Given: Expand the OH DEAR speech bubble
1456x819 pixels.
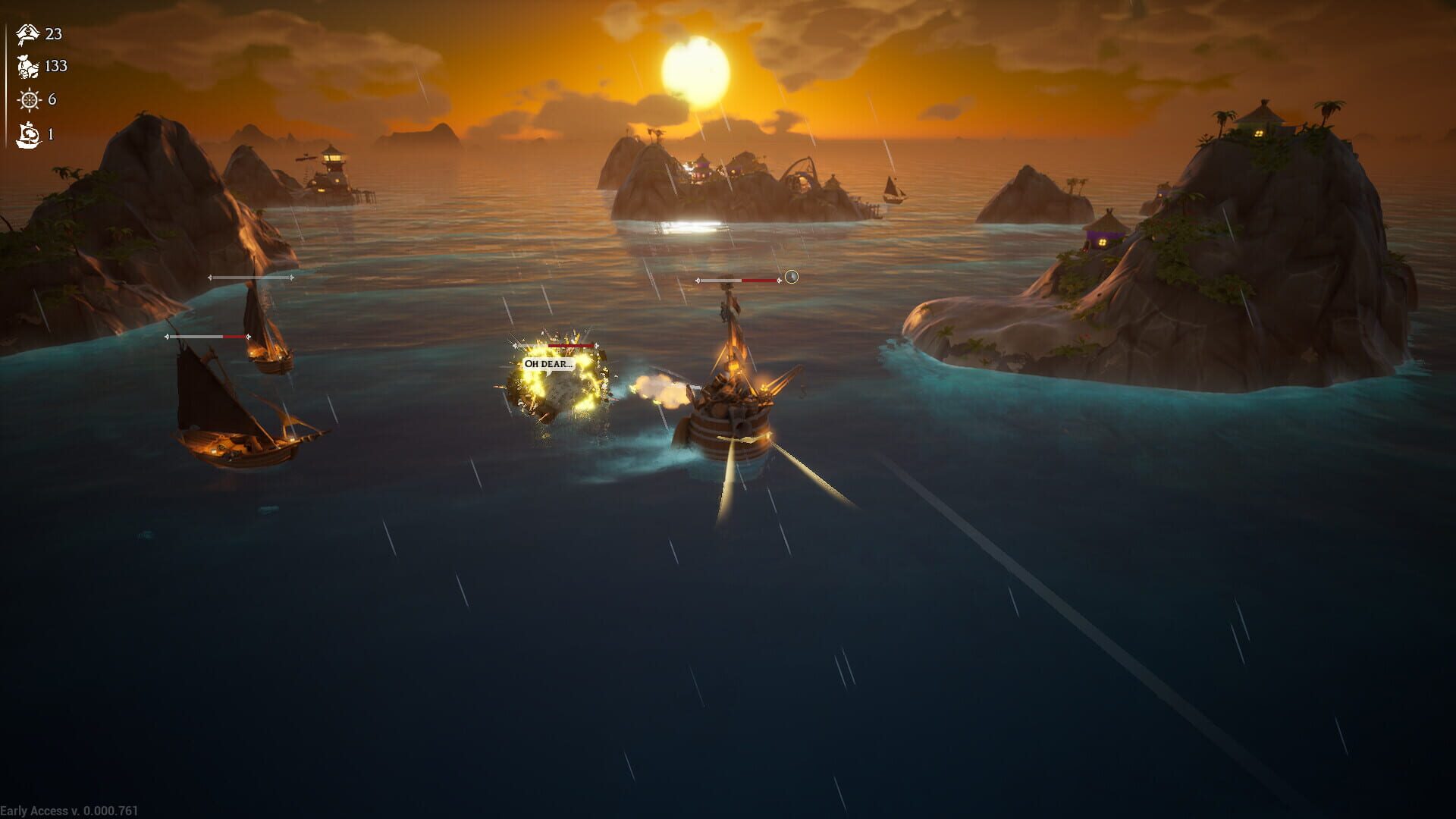Looking at the screenshot, I should pos(548,362).
